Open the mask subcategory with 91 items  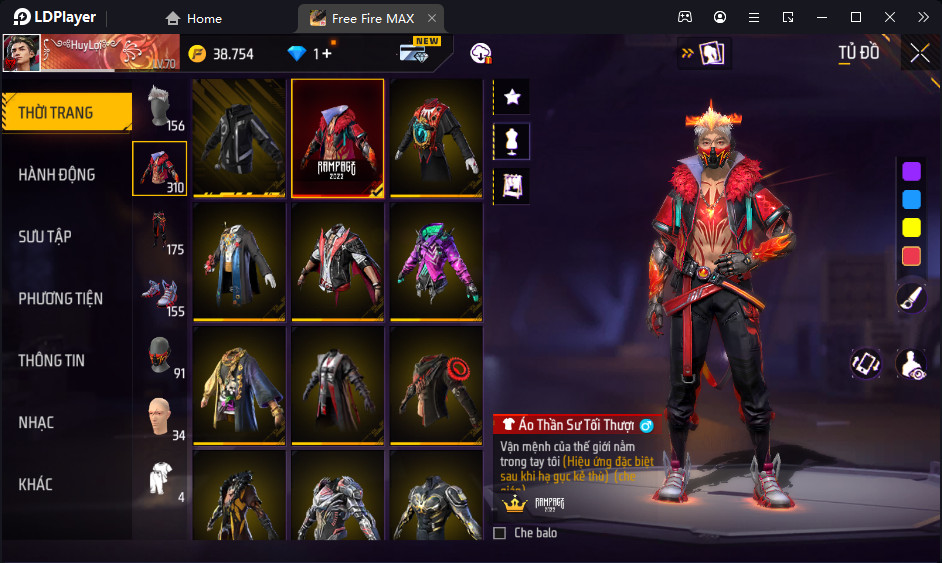(x=160, y=355)
